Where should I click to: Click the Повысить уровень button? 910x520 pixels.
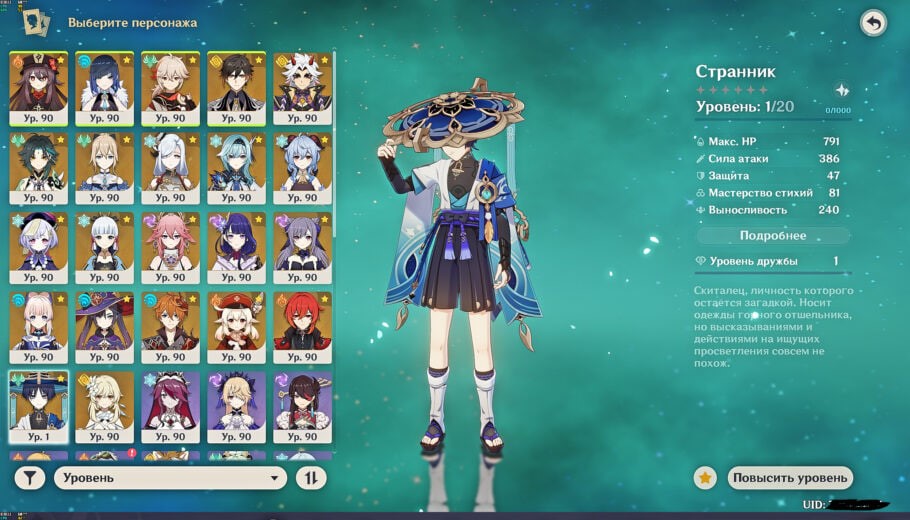point(791,478)
